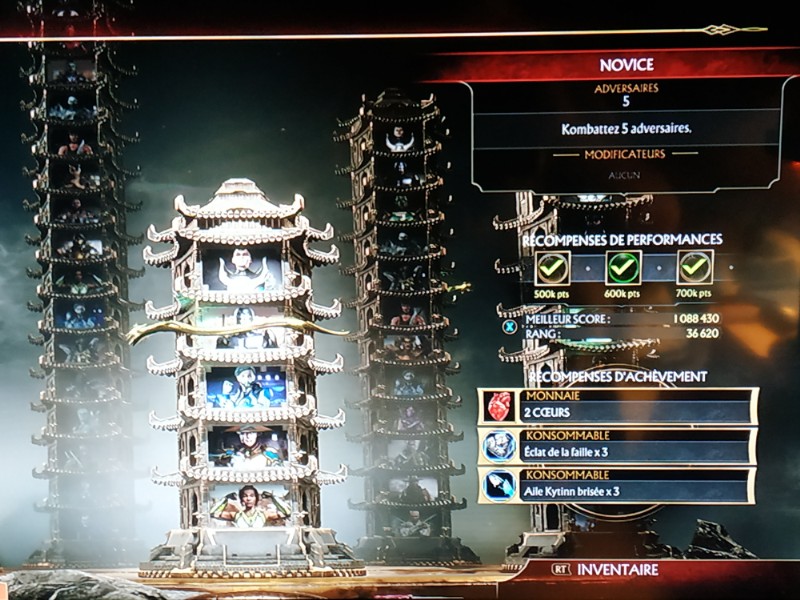View the 2 Cœurs Monnaie reward
The image size is (800, 600).
click(x=617, y=407)
